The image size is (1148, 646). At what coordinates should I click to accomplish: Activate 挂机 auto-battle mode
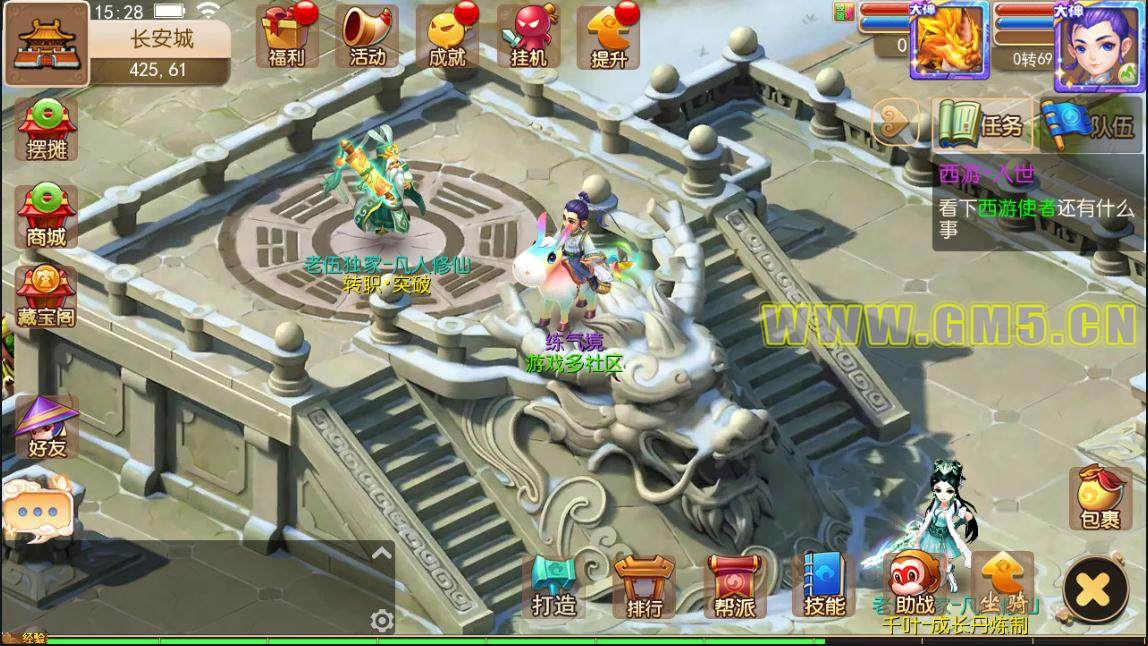(x=529, y=36)
